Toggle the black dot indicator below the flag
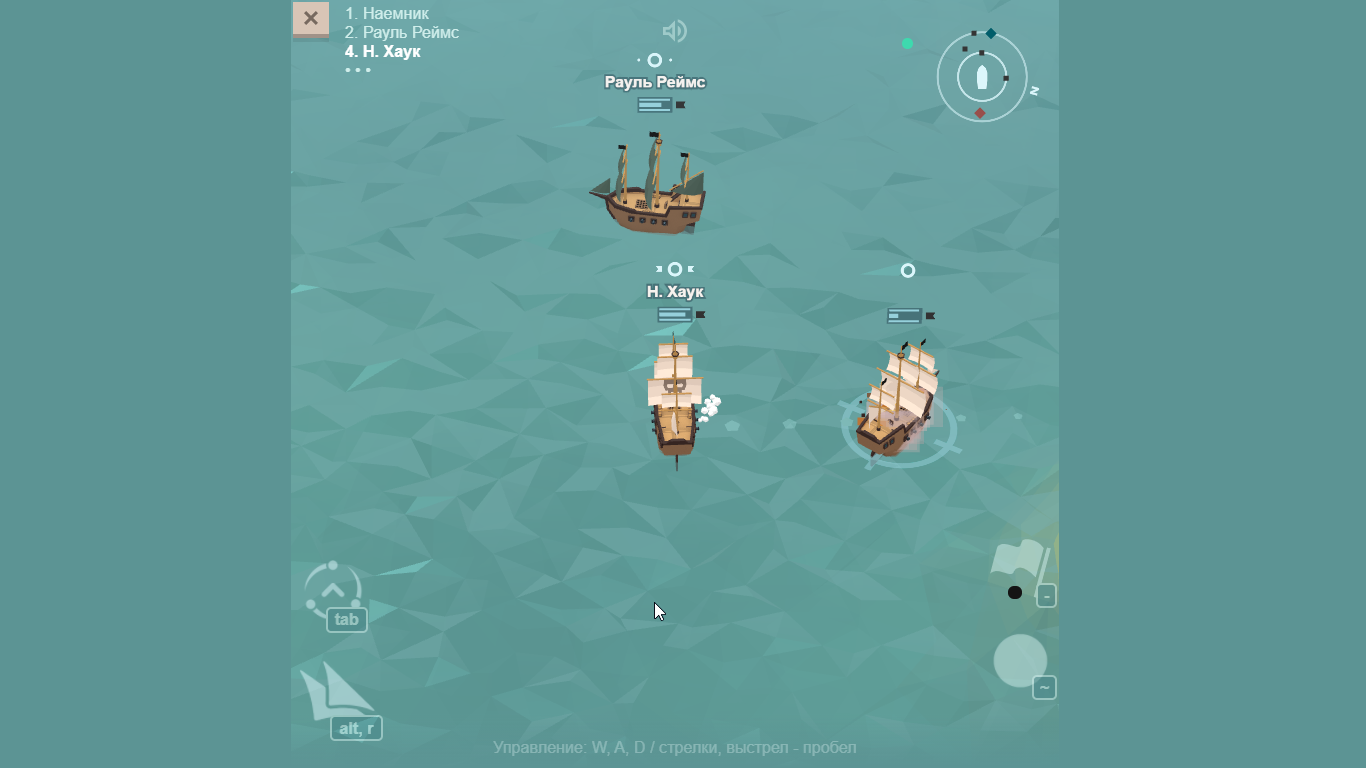Image resolution: width=1366 pixels, height=768 pixels. pyautogui.click(x=1016, y=592)
